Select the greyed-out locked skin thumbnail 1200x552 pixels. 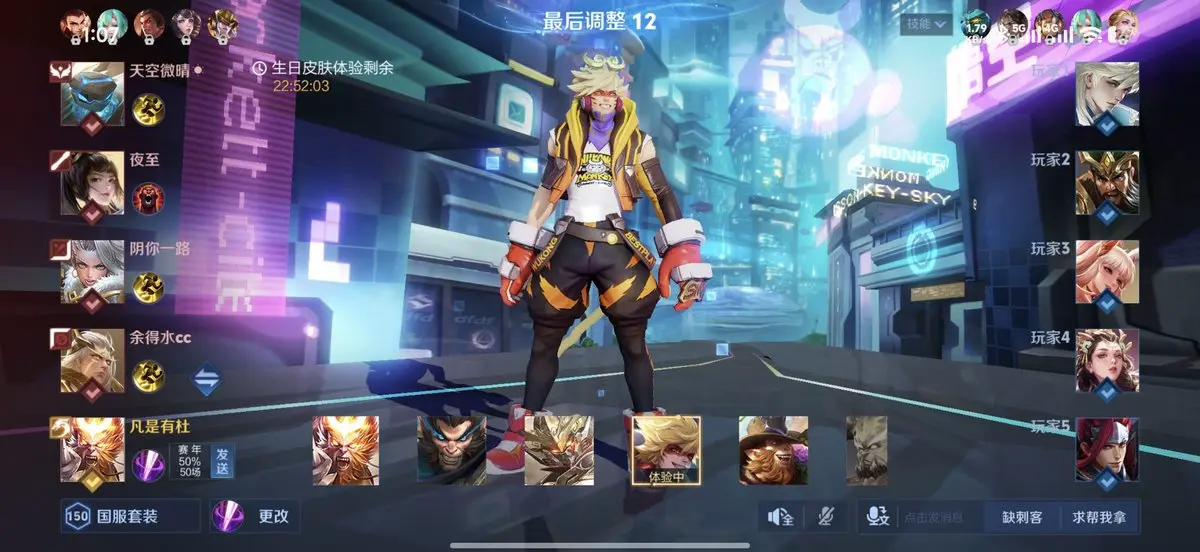866,450
